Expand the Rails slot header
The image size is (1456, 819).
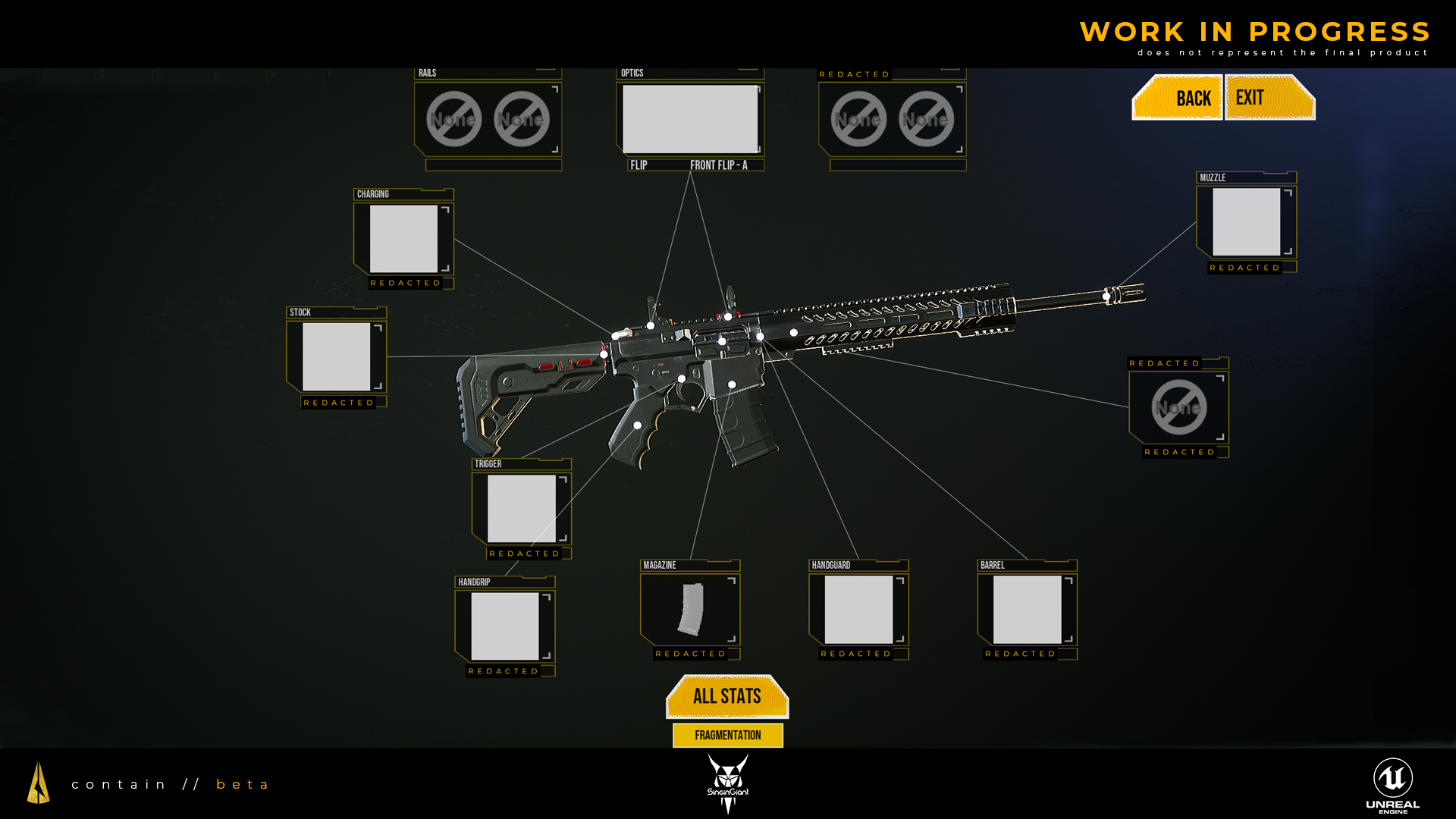coord(426,72)
